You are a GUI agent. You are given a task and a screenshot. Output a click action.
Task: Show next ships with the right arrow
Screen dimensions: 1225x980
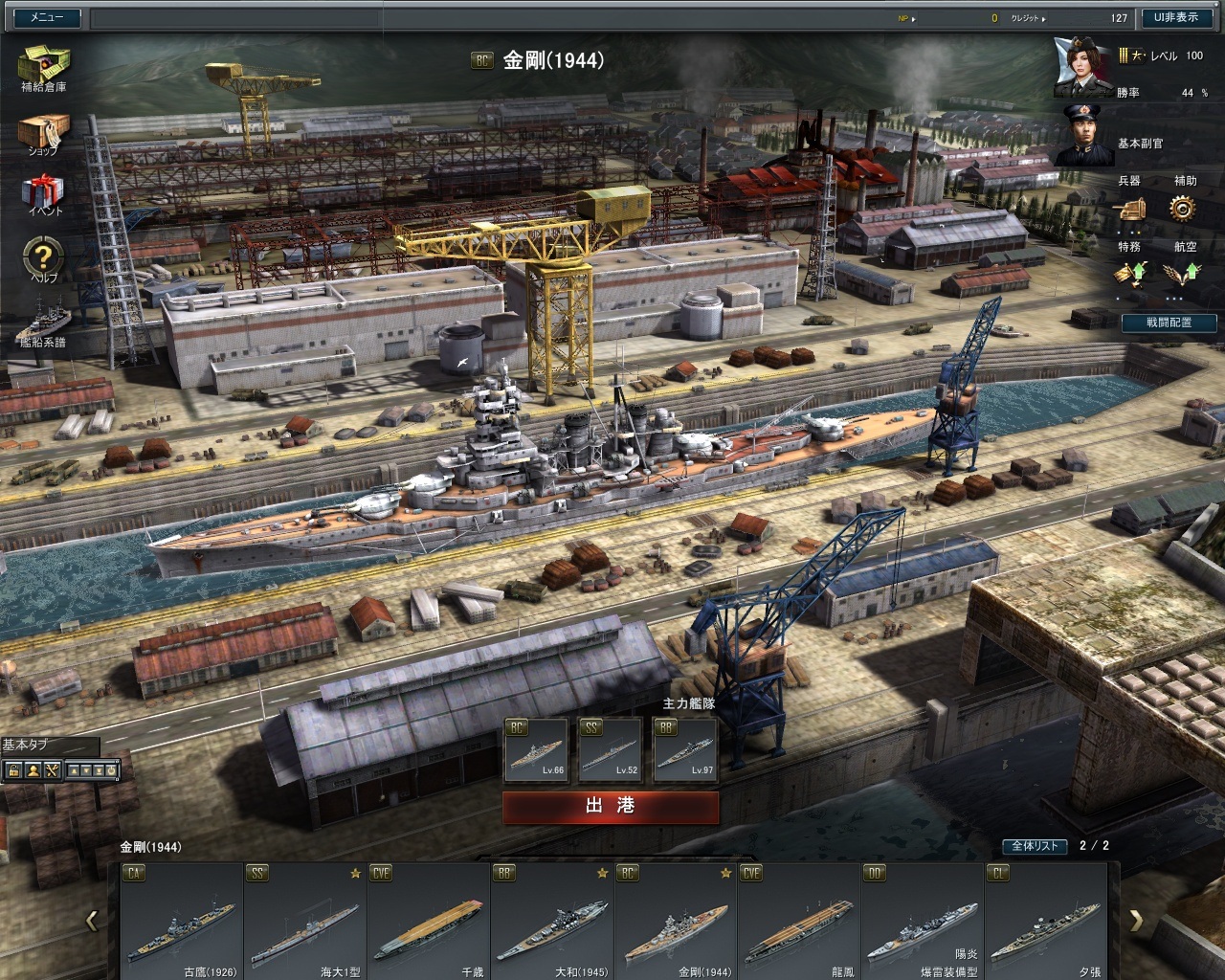pyautogui.click(x=1136, y=921)
